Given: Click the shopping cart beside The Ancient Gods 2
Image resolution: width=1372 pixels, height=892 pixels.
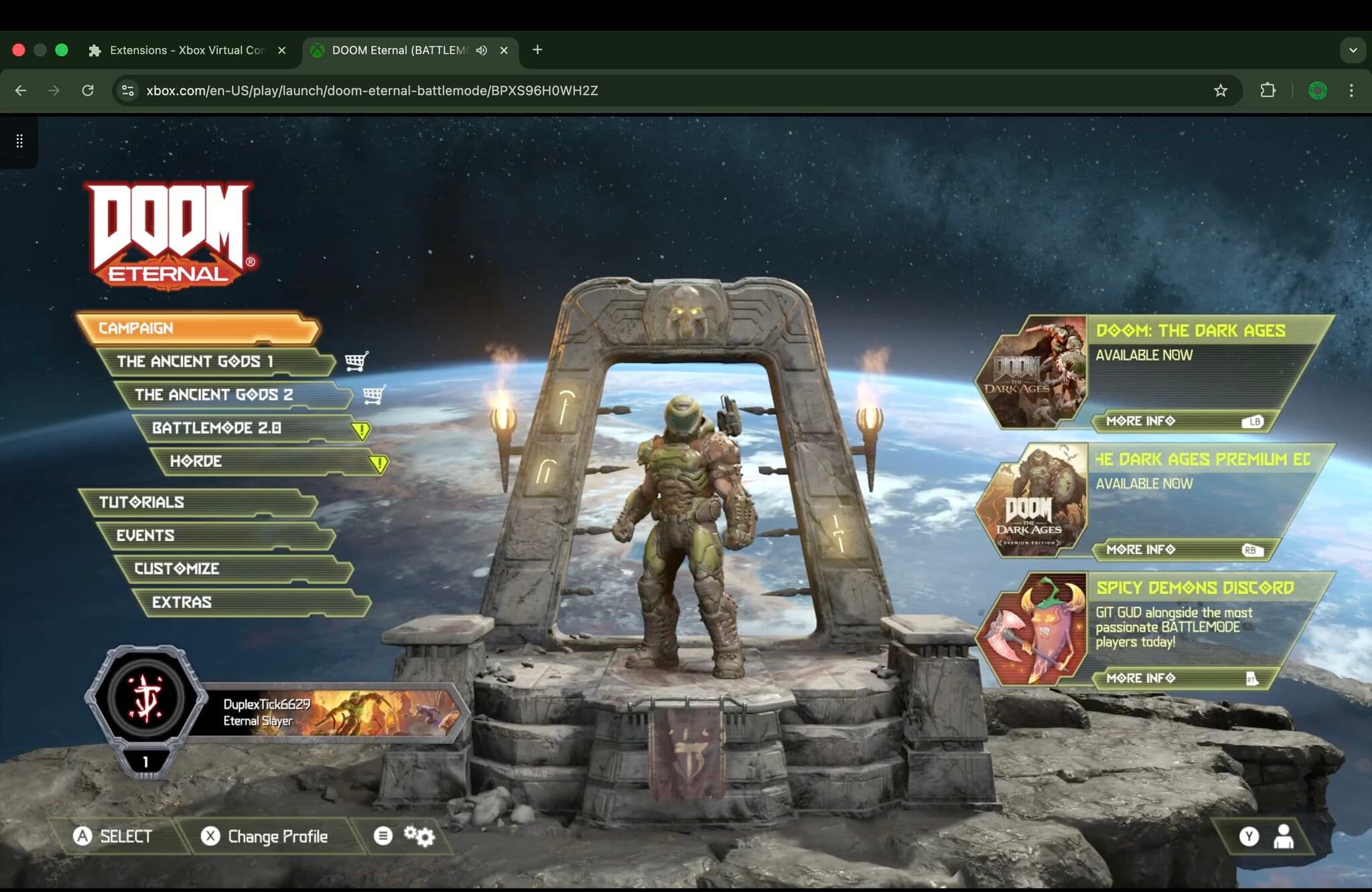Looking at the screenshot, I should click(373, 395).
